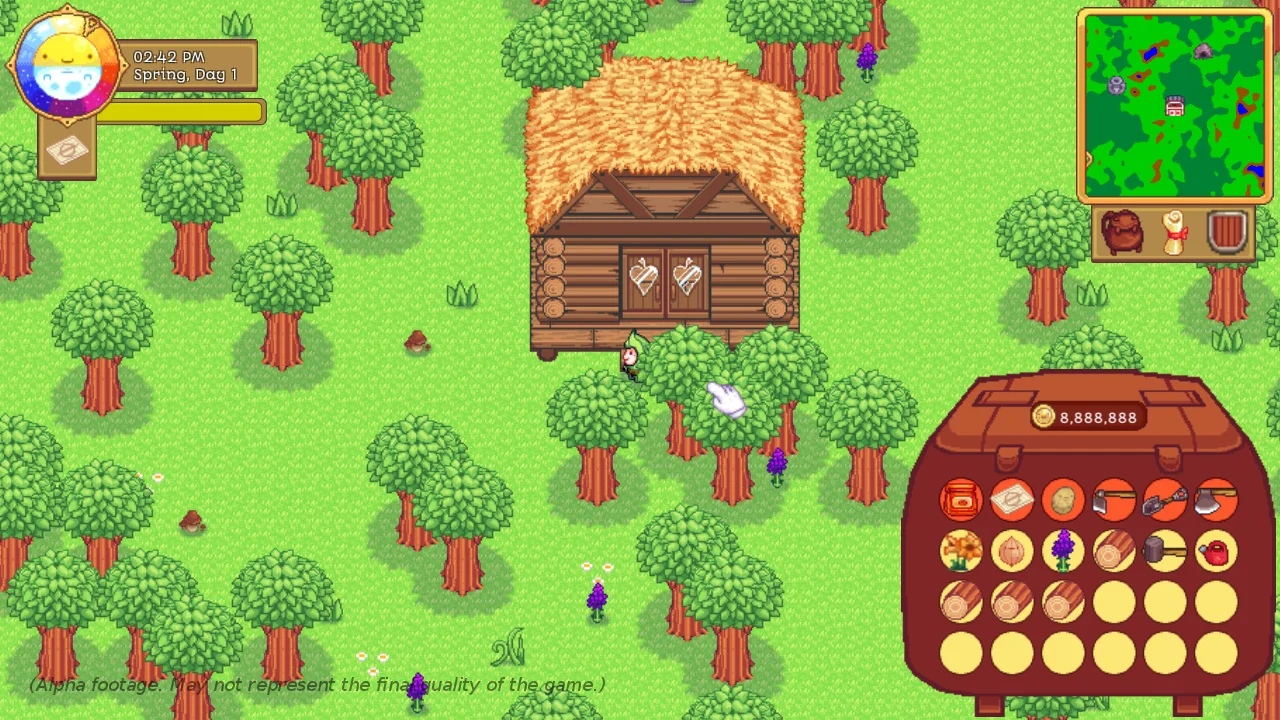
Task: Open the backpack icon below the minimap
Action: 1123,232
